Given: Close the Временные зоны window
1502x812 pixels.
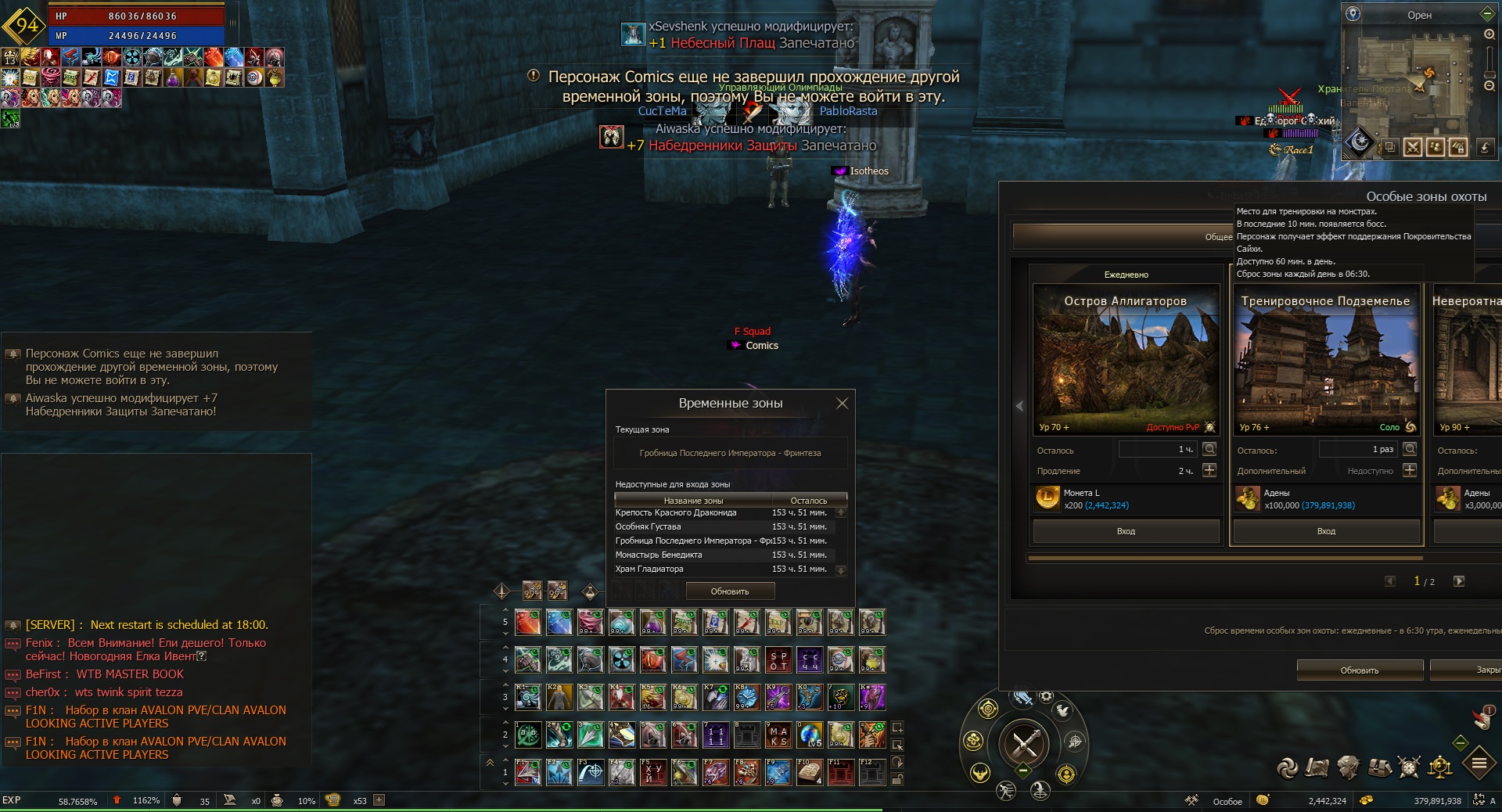Looking at the screenshot, I should (x=842, y=404).
